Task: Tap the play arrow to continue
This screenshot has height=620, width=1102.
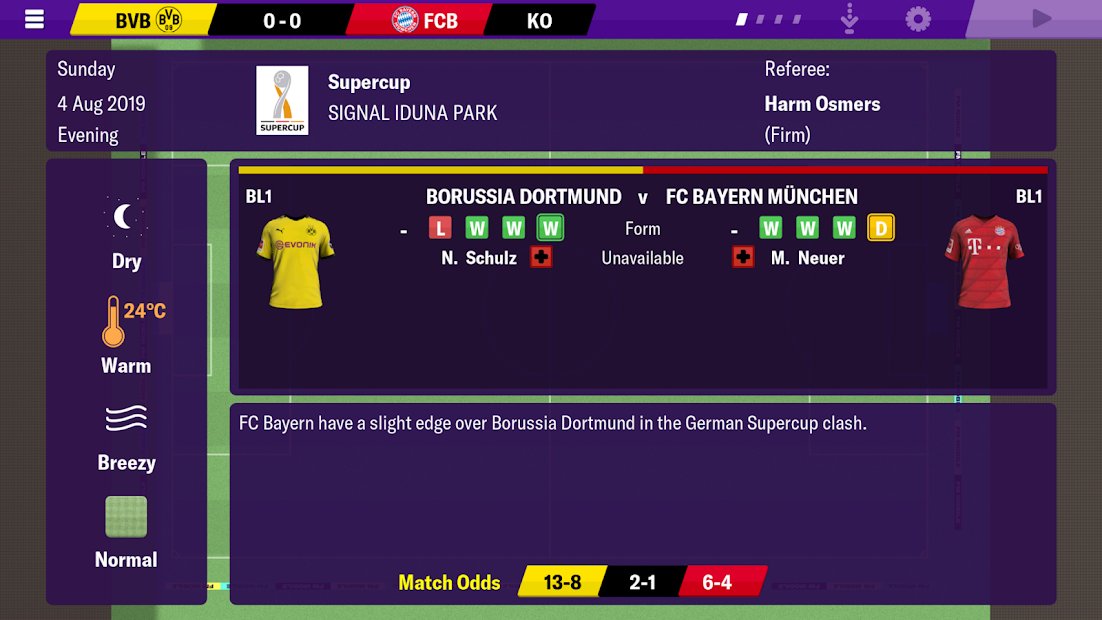Action: (x=1041, y=19)
